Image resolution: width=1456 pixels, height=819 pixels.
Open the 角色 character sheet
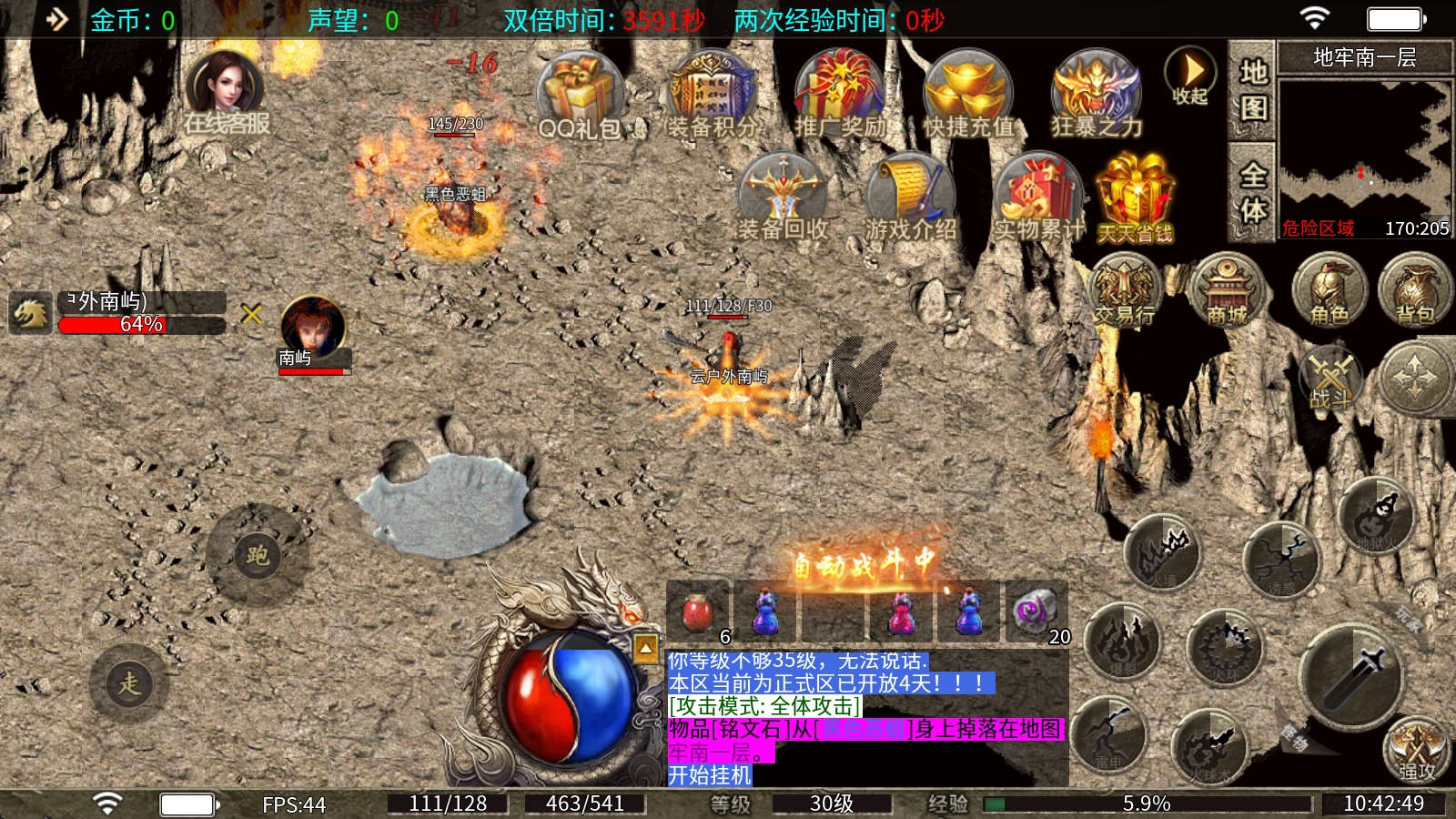tap(1330, 291)
